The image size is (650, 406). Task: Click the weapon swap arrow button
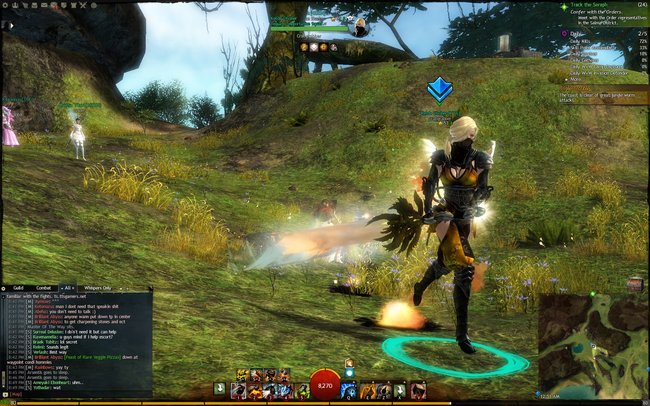click(x=219, y=388)
